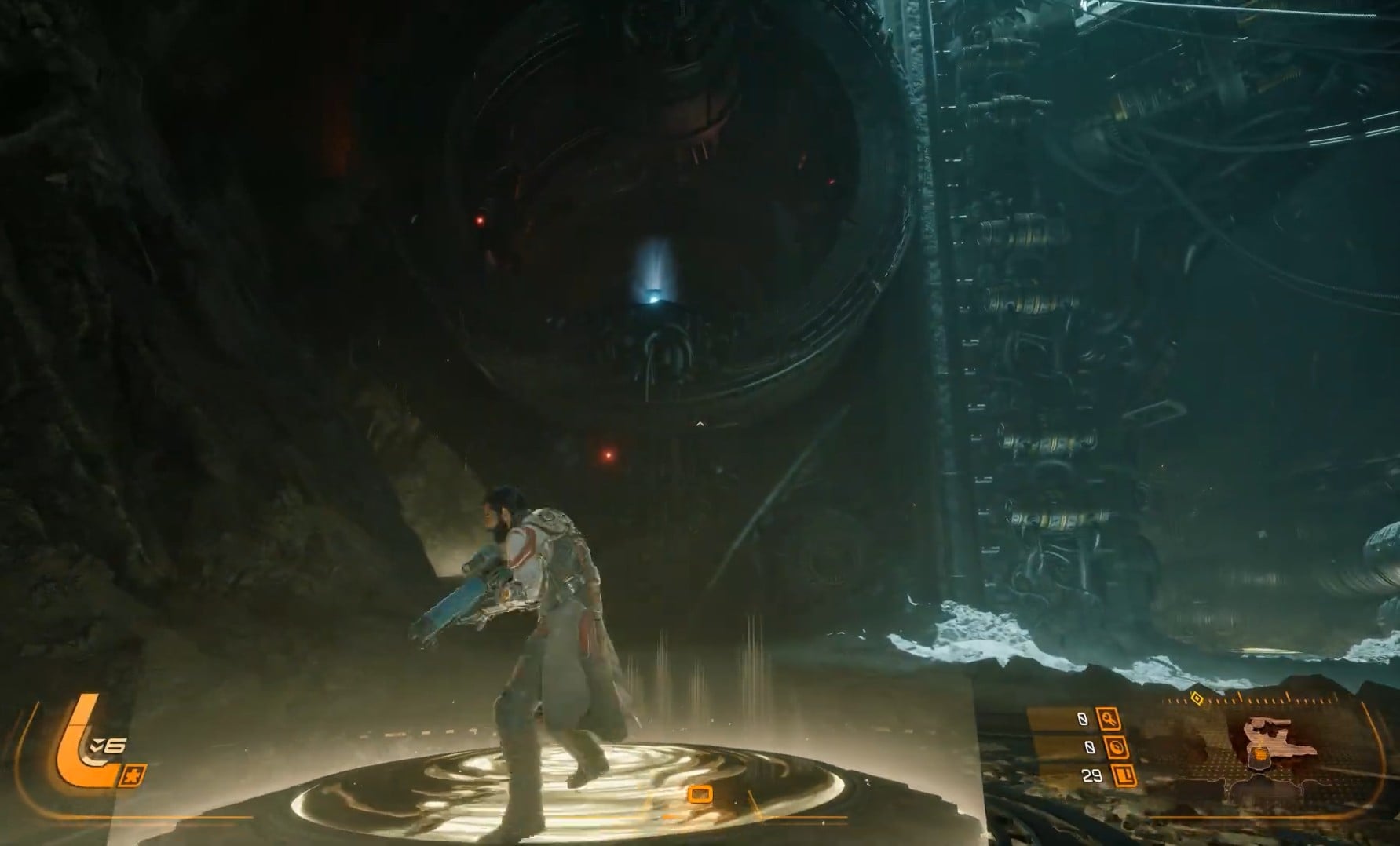Select the square resource icon beside 29
This screenshot has height=846, width=1400.
click(x=1125, y=776)
